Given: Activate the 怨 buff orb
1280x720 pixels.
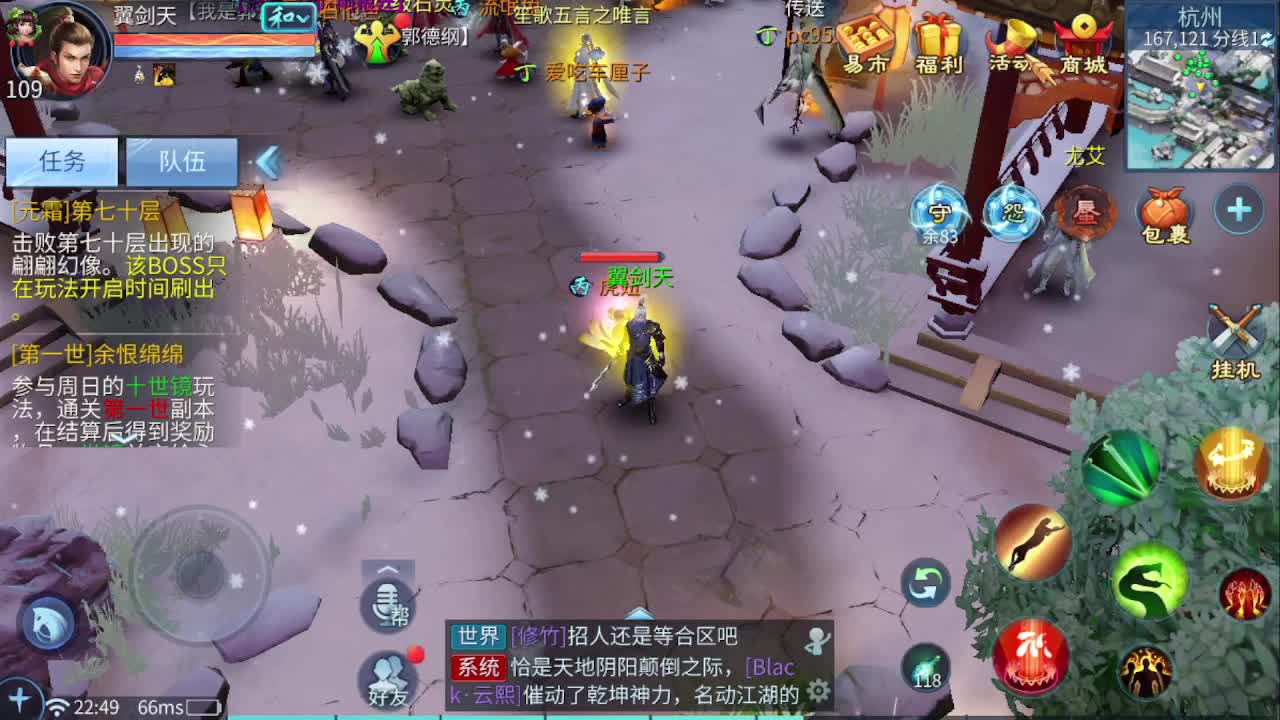Looking at the screenshot, I should pos(1010,210).
